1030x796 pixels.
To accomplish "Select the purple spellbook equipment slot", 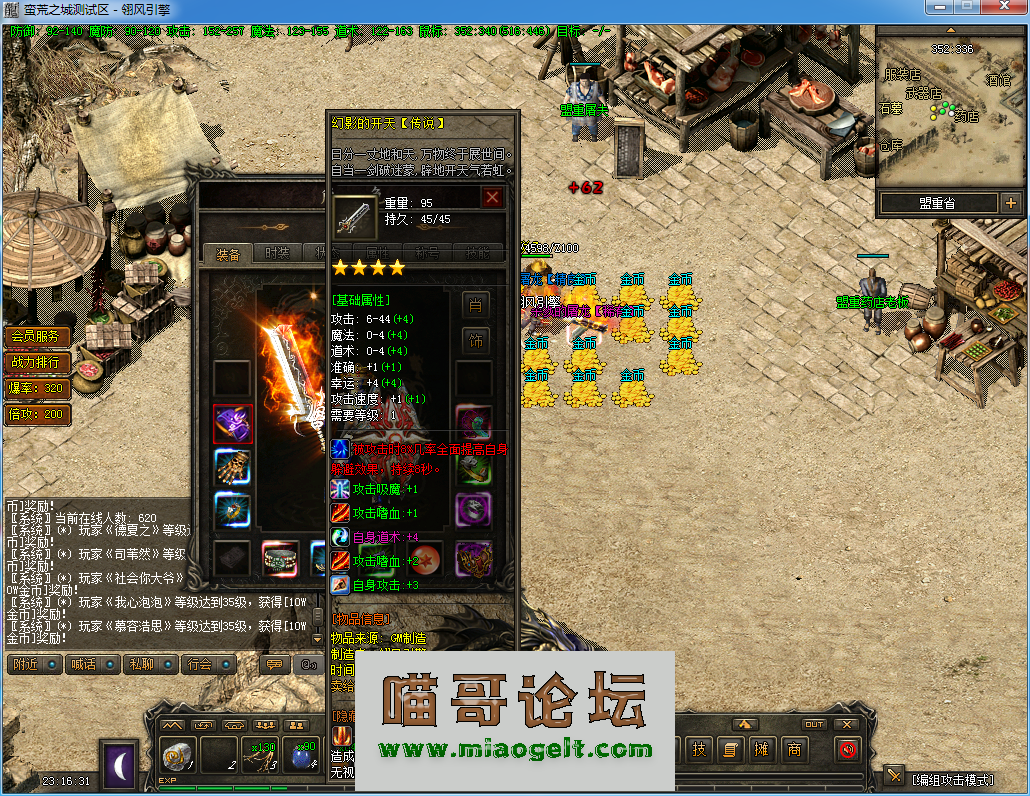I will (x=233, y=424).
